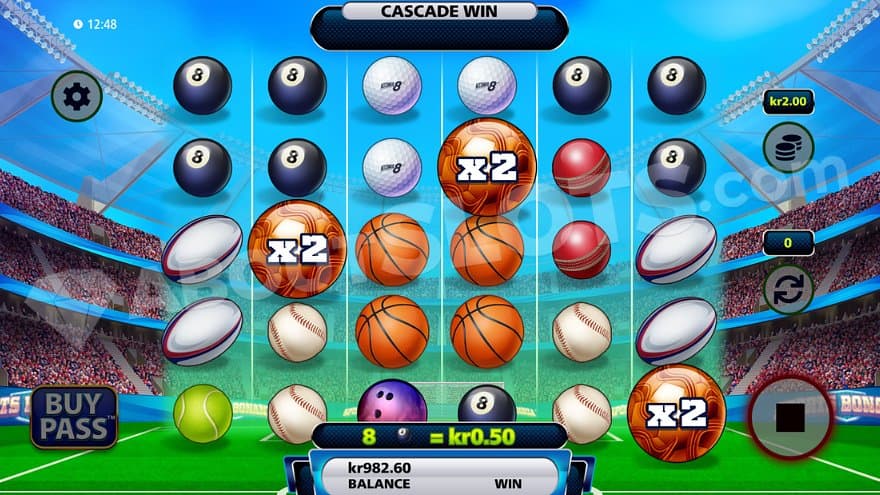Open the gear settings menu
The image size is (880, 495).
(x=76, y=96)
